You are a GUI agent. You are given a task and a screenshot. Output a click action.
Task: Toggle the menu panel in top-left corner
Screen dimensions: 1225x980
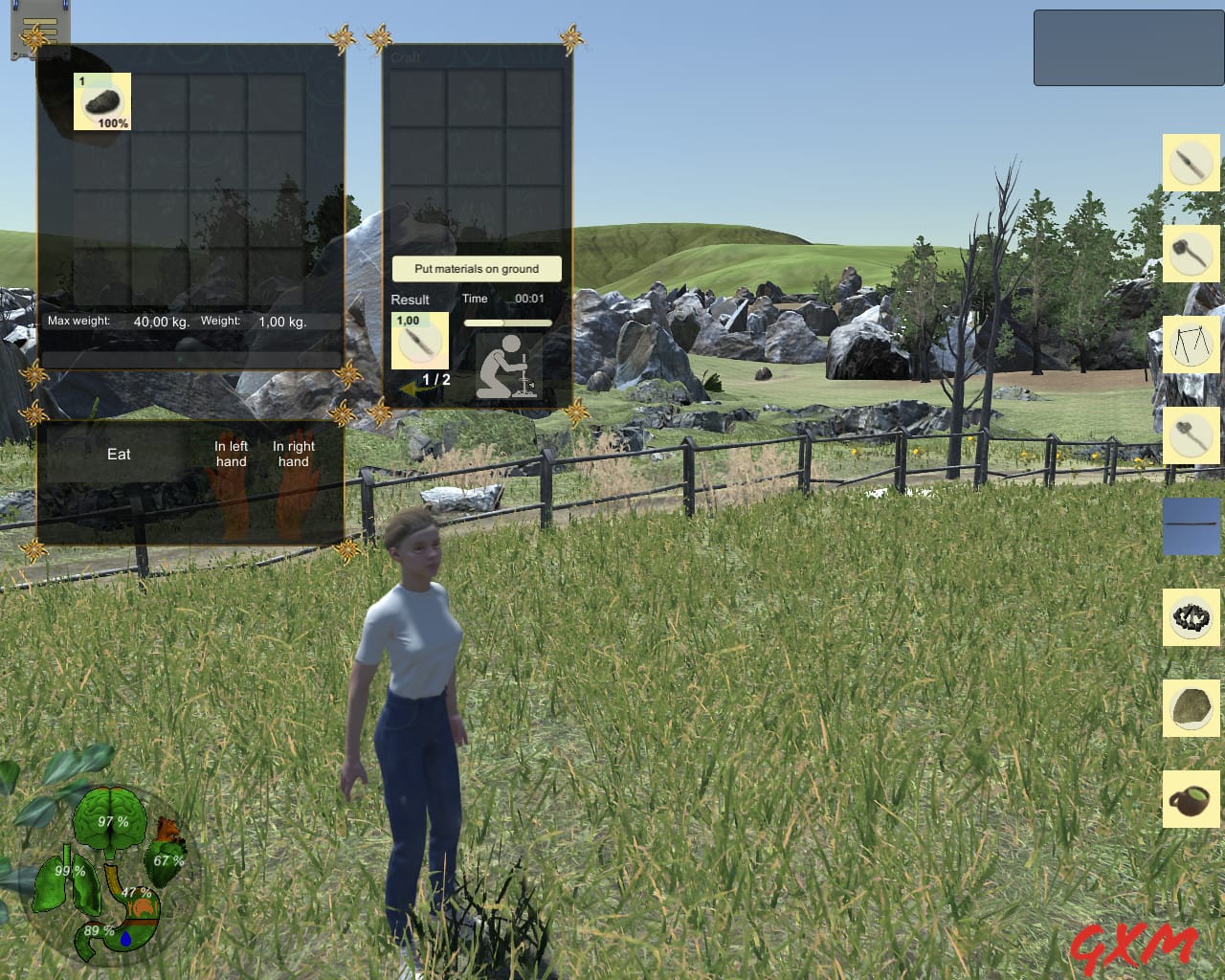tap(38, 33)
